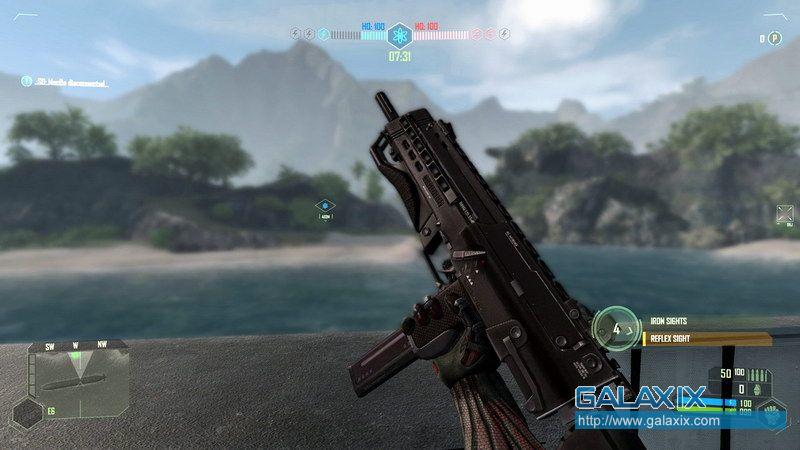Open the galaxix.com watermark link
This screenshot has height=450, width=800.
(649, 421)
